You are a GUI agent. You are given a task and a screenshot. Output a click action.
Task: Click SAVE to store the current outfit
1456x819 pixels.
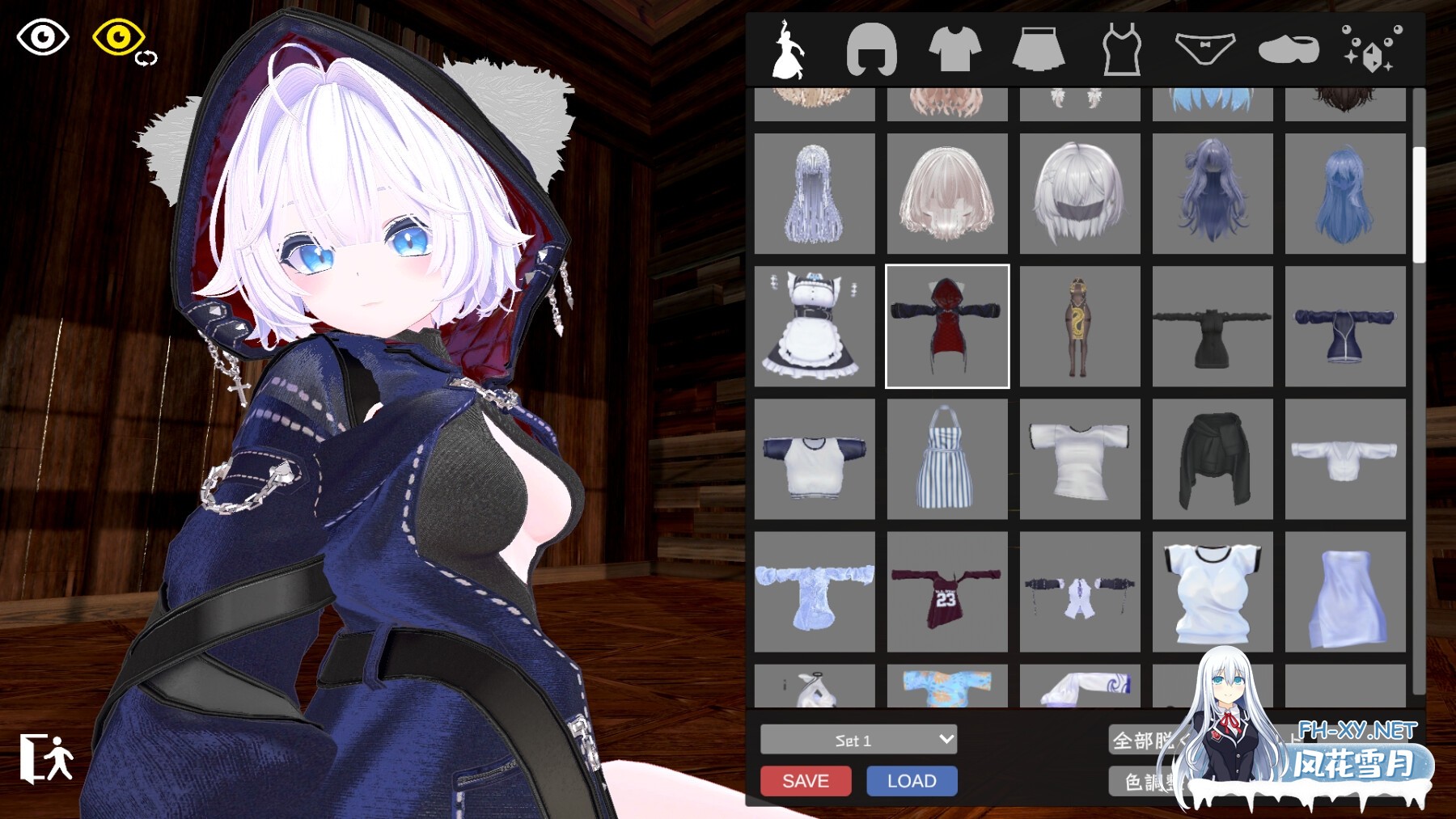805,781
